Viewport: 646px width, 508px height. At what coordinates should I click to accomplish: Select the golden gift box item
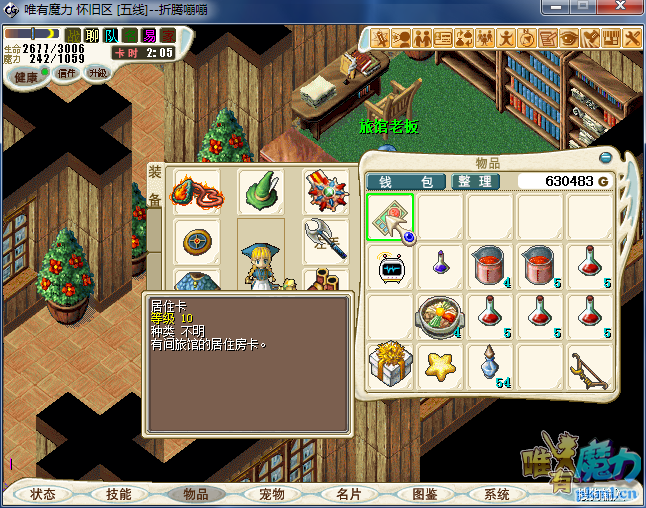click(390, 365)
